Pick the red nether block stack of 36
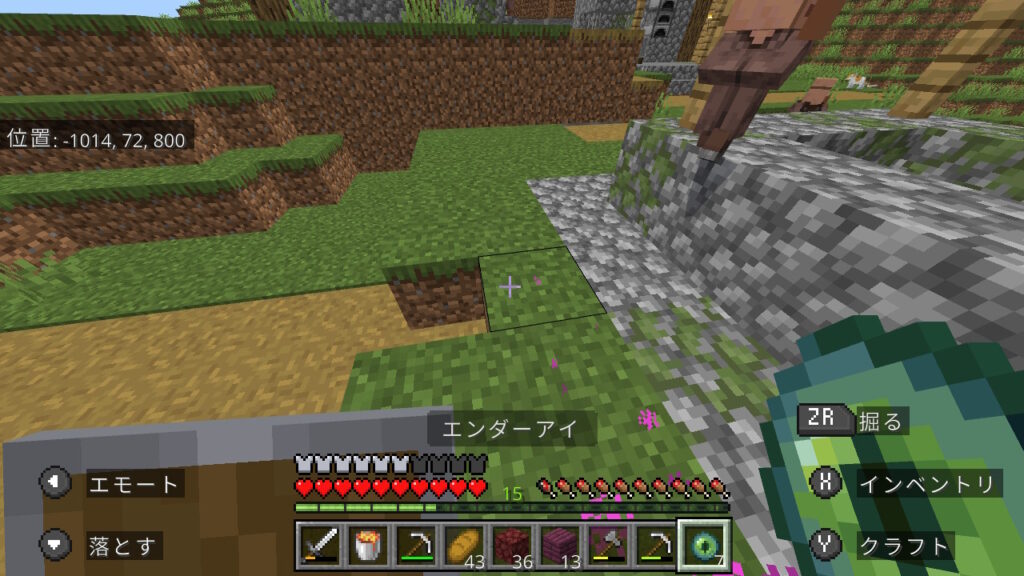 [512, 545]
